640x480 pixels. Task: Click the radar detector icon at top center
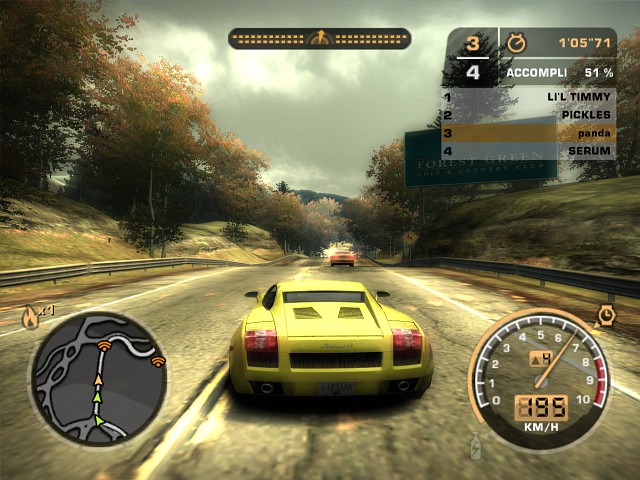point(319,39)
